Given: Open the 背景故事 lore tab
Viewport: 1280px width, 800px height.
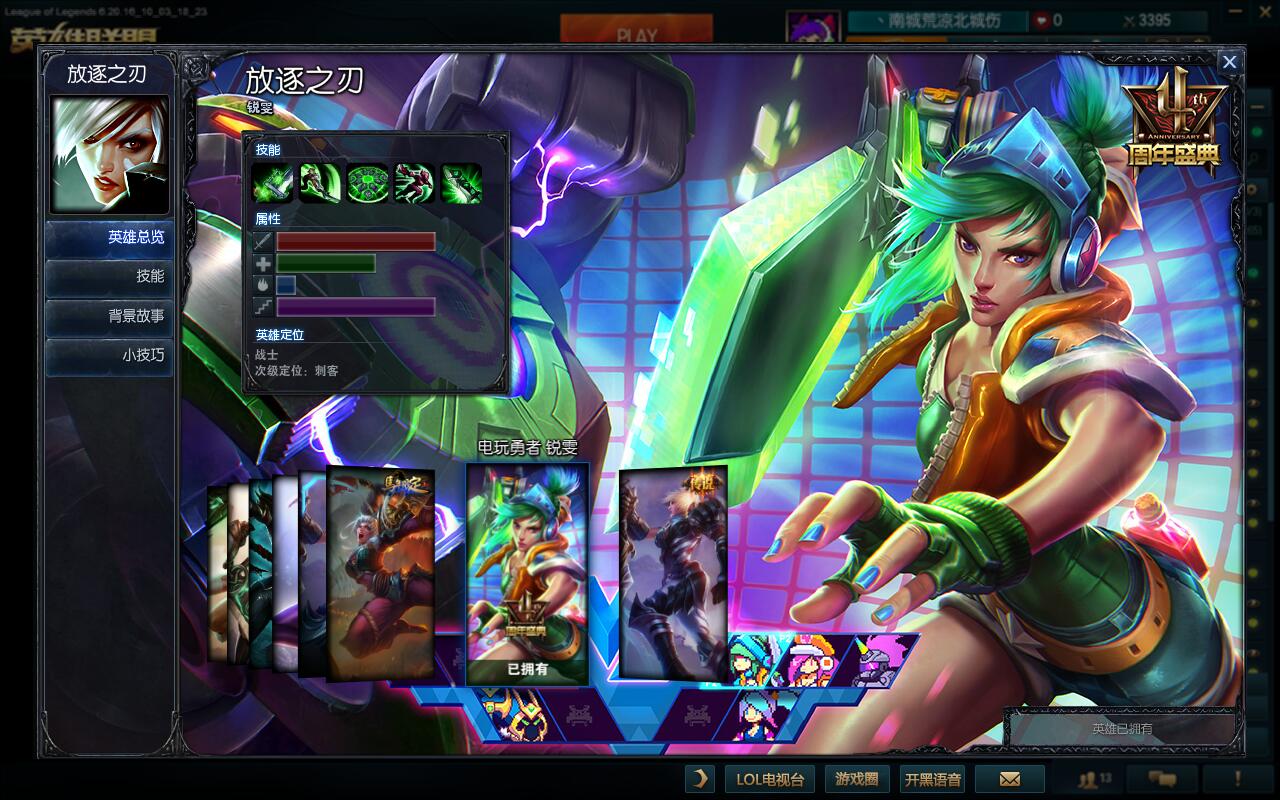Looking at the screenshot, I should click(x=109, y=316).
